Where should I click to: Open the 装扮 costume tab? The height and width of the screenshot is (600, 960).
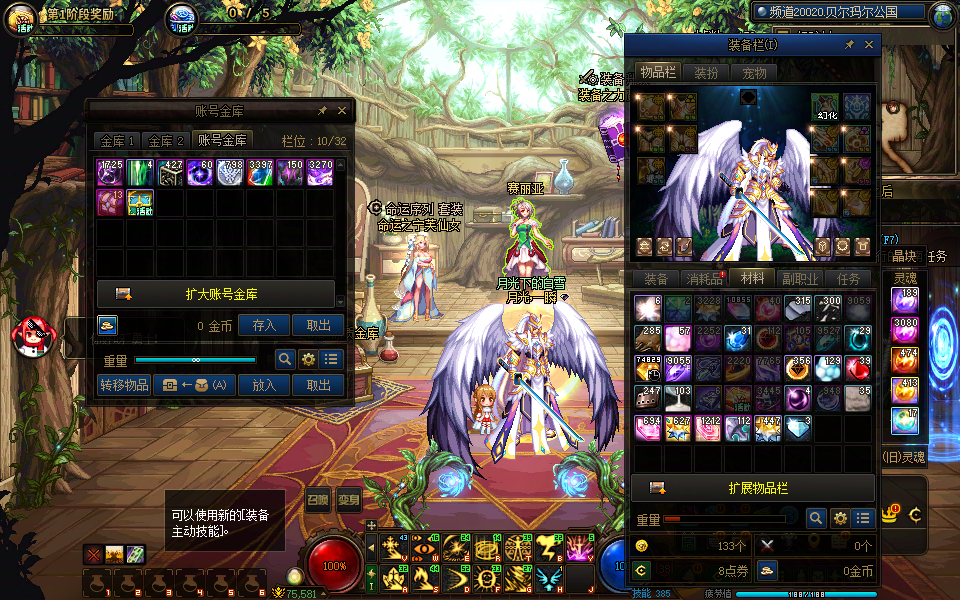706,73
